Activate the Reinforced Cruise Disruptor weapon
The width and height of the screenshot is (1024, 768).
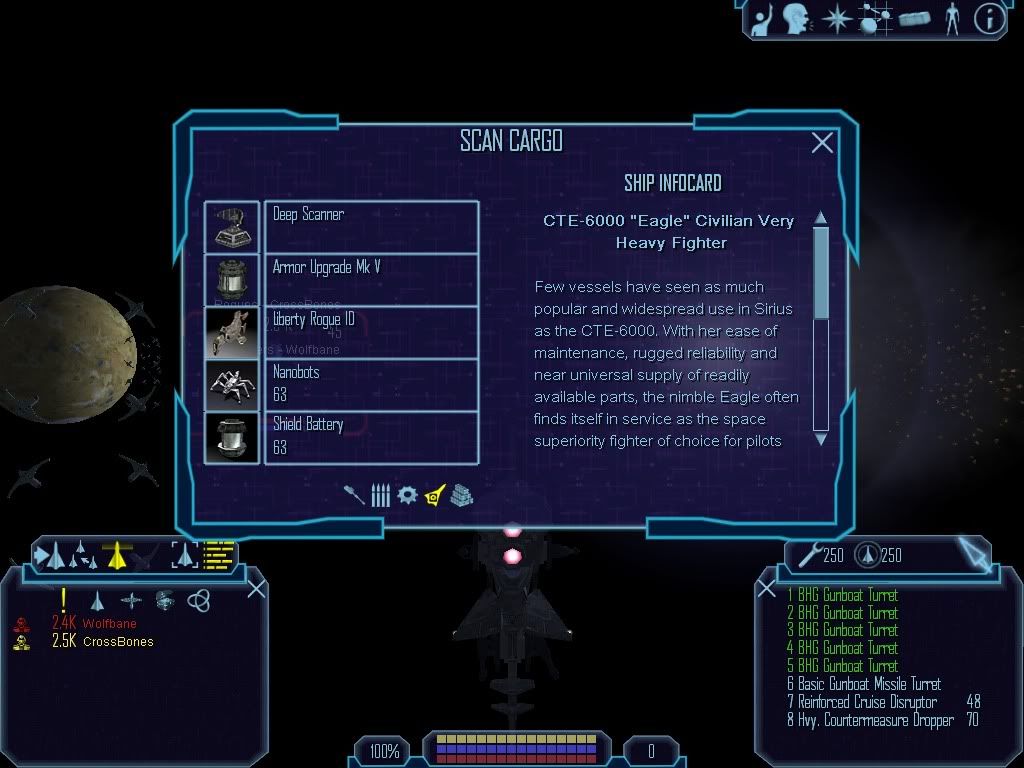[868, 702]
